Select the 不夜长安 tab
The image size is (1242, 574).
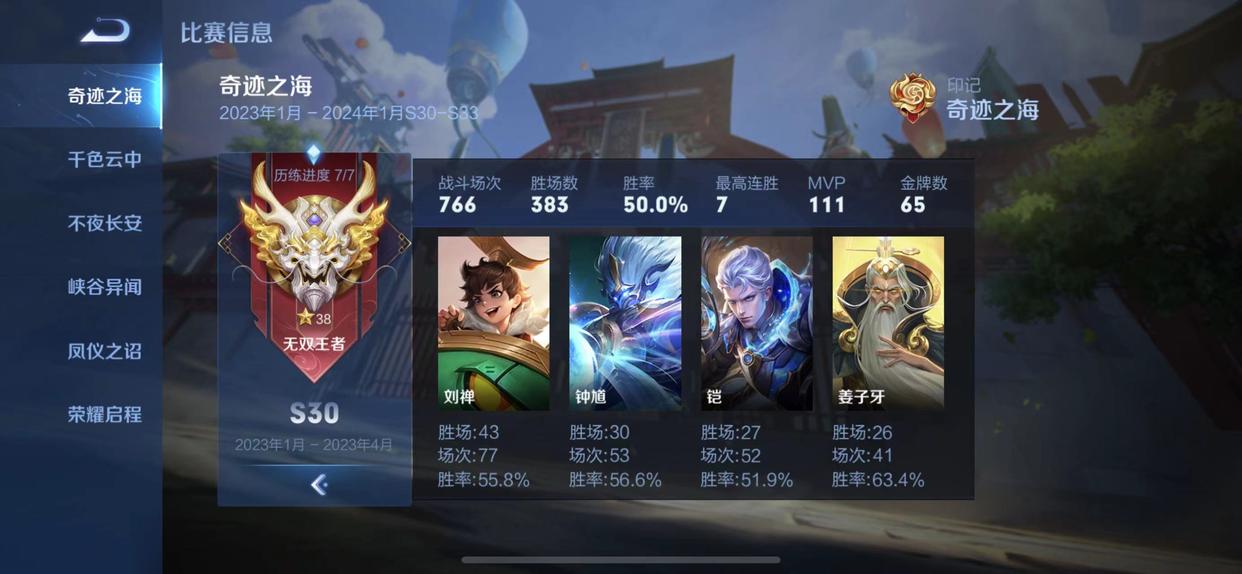(104, 223)
